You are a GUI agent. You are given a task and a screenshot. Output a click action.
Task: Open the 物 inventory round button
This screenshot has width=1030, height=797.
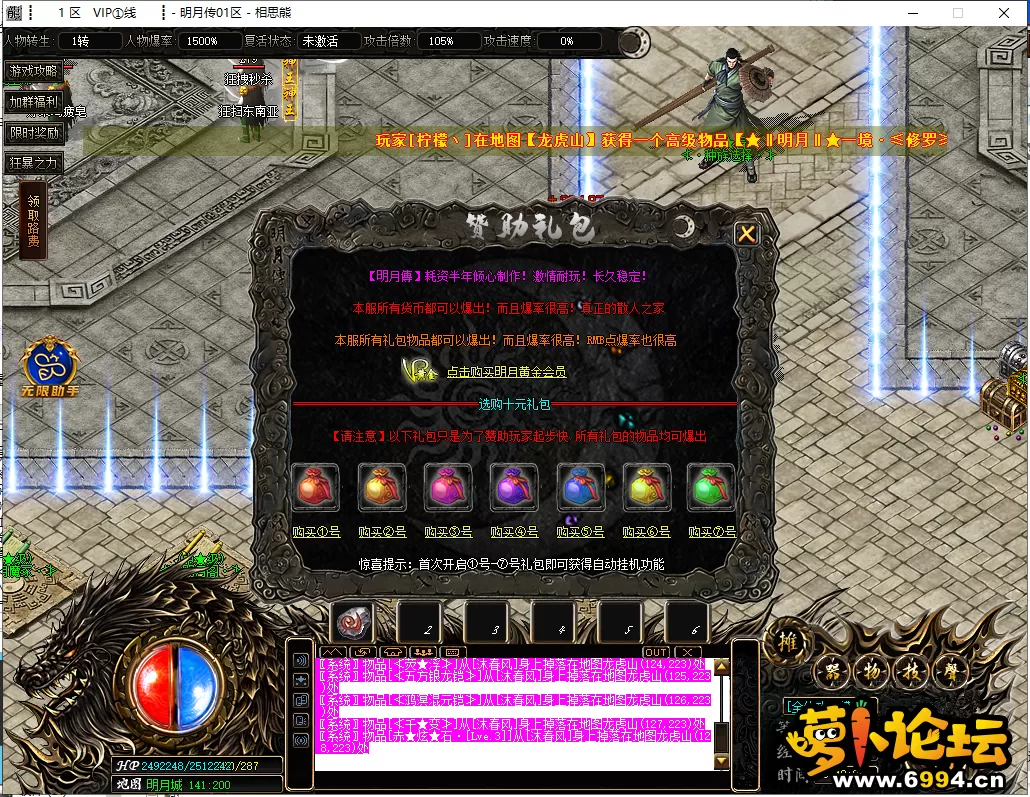point(866,671)
